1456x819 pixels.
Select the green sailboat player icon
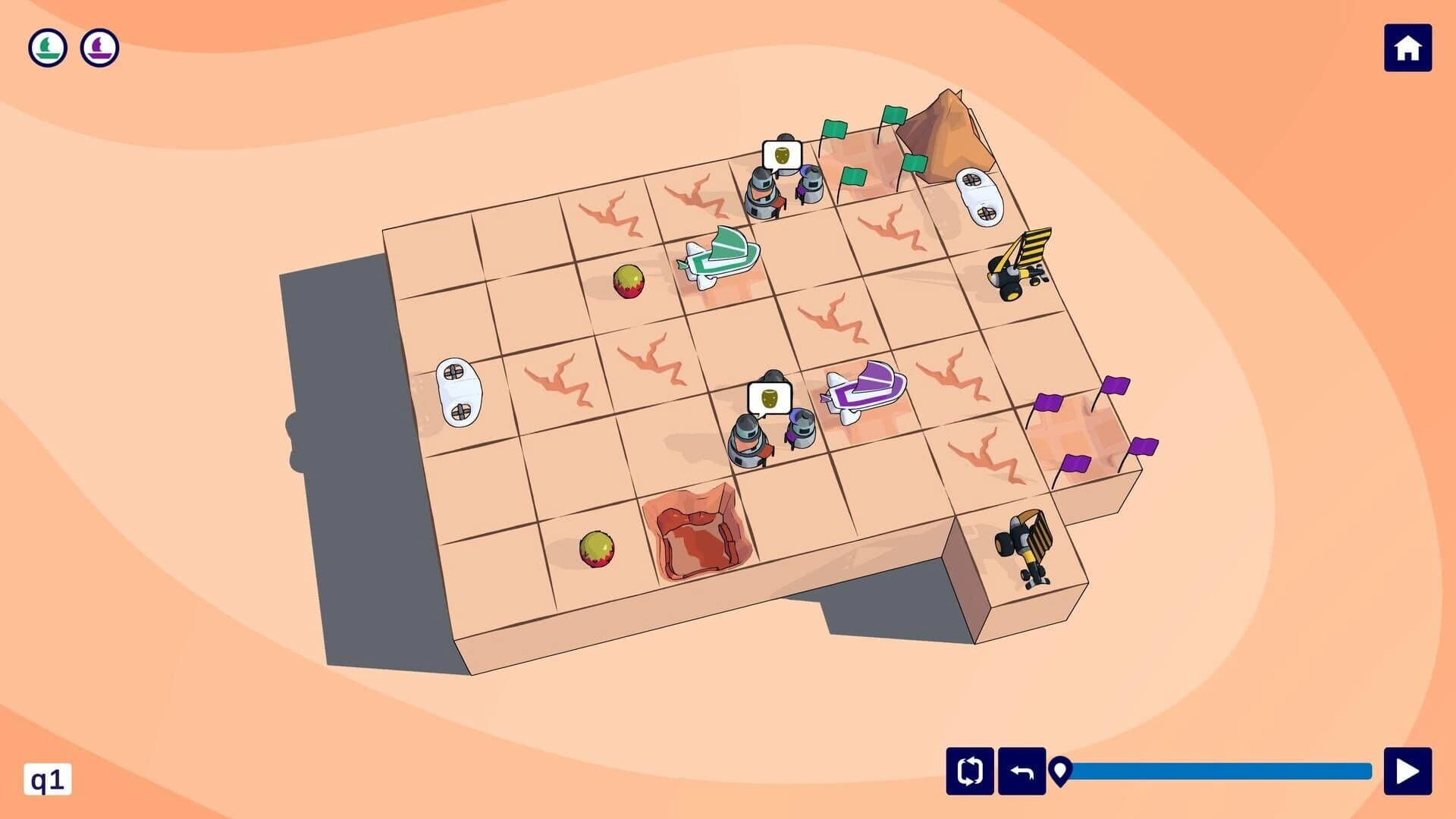pos(47,47)
